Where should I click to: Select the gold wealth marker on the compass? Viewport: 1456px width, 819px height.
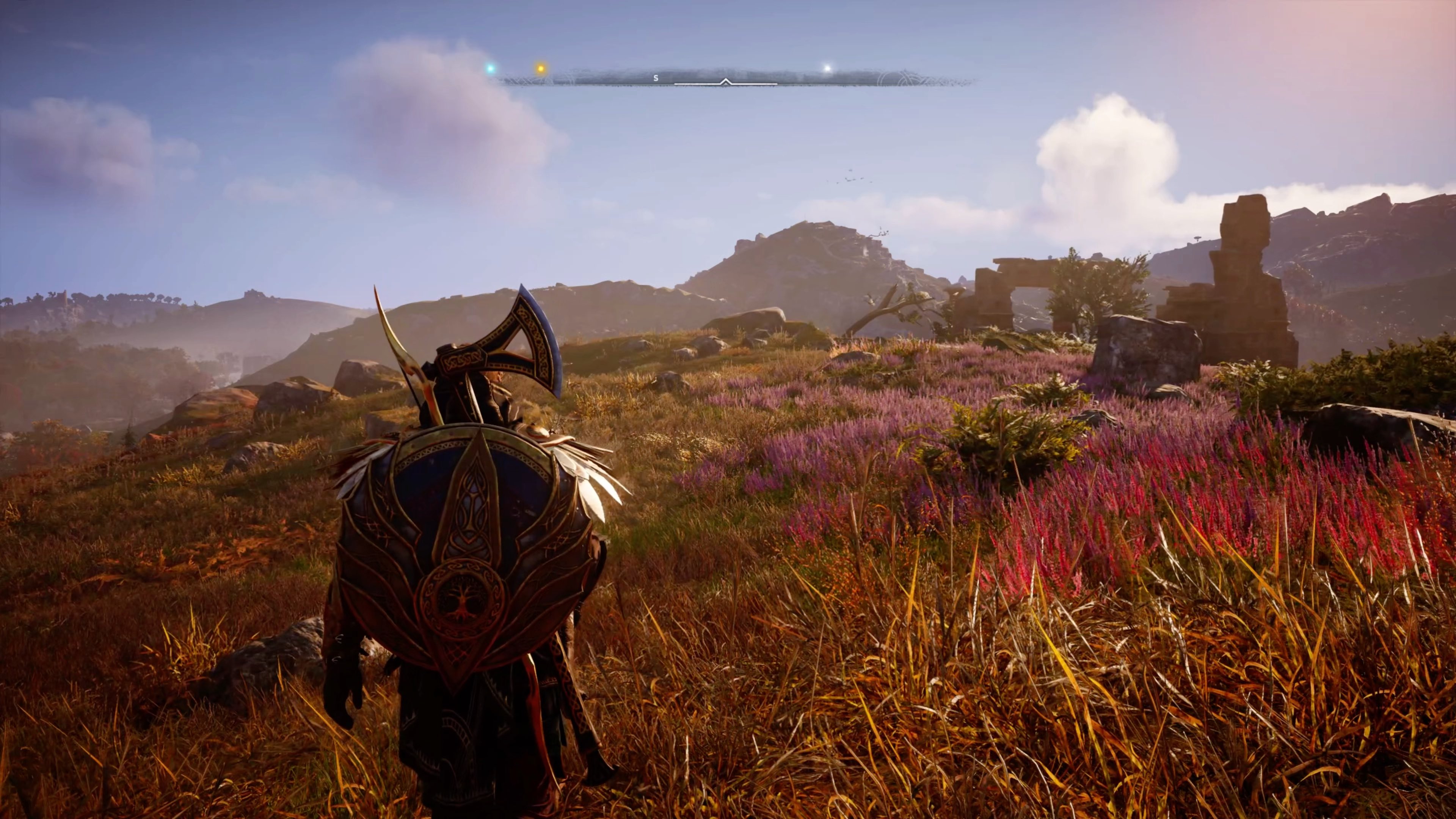tap(540, 68)
